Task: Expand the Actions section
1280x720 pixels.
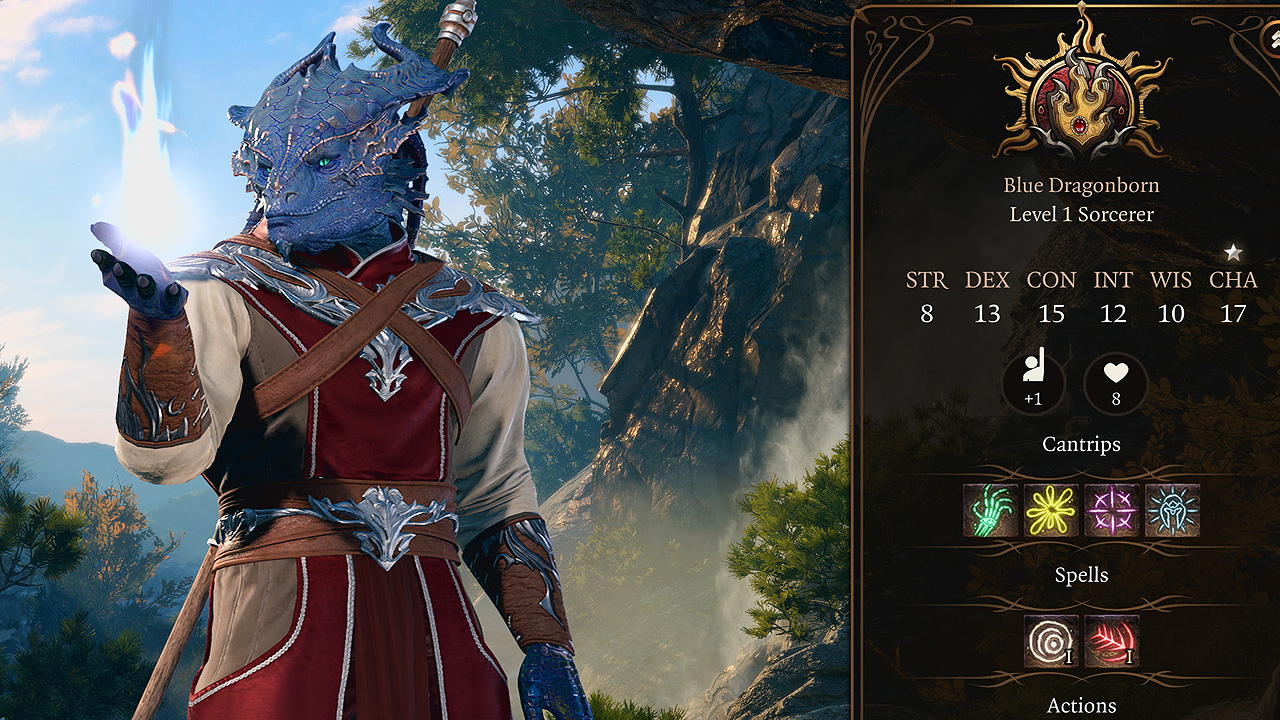Action: (1082, 704)
